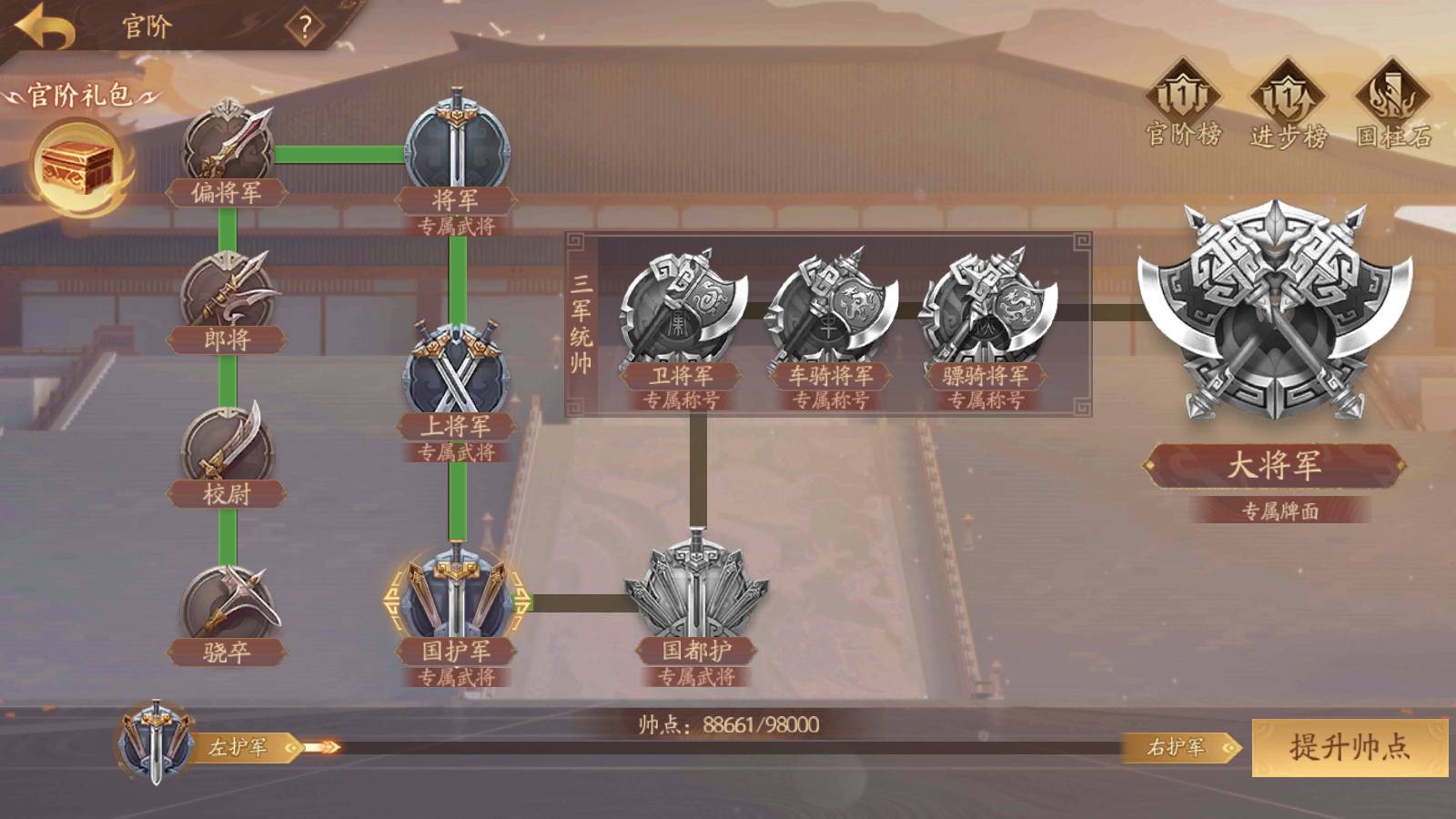Open the 官阶礼包 gift chest
The image size is (1456, 819).
pyautogui.click(x=79, y=167)
